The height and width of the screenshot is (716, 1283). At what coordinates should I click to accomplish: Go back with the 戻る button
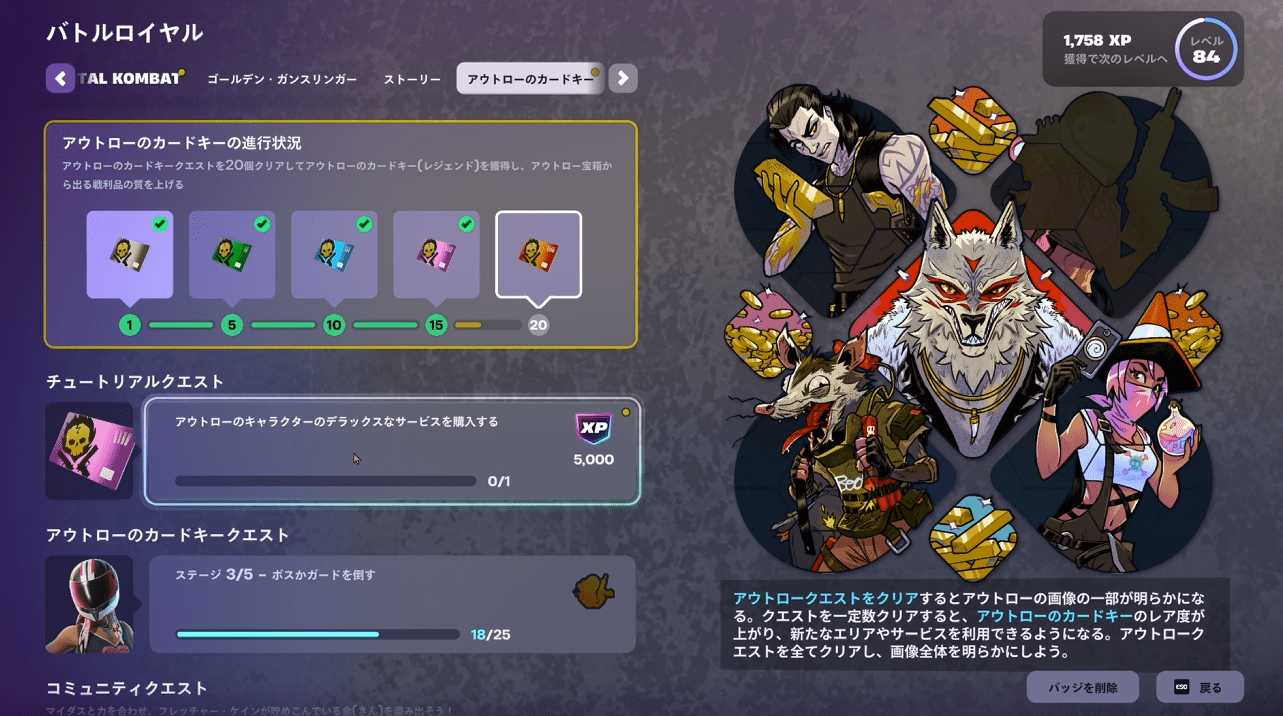point(1200,687)
